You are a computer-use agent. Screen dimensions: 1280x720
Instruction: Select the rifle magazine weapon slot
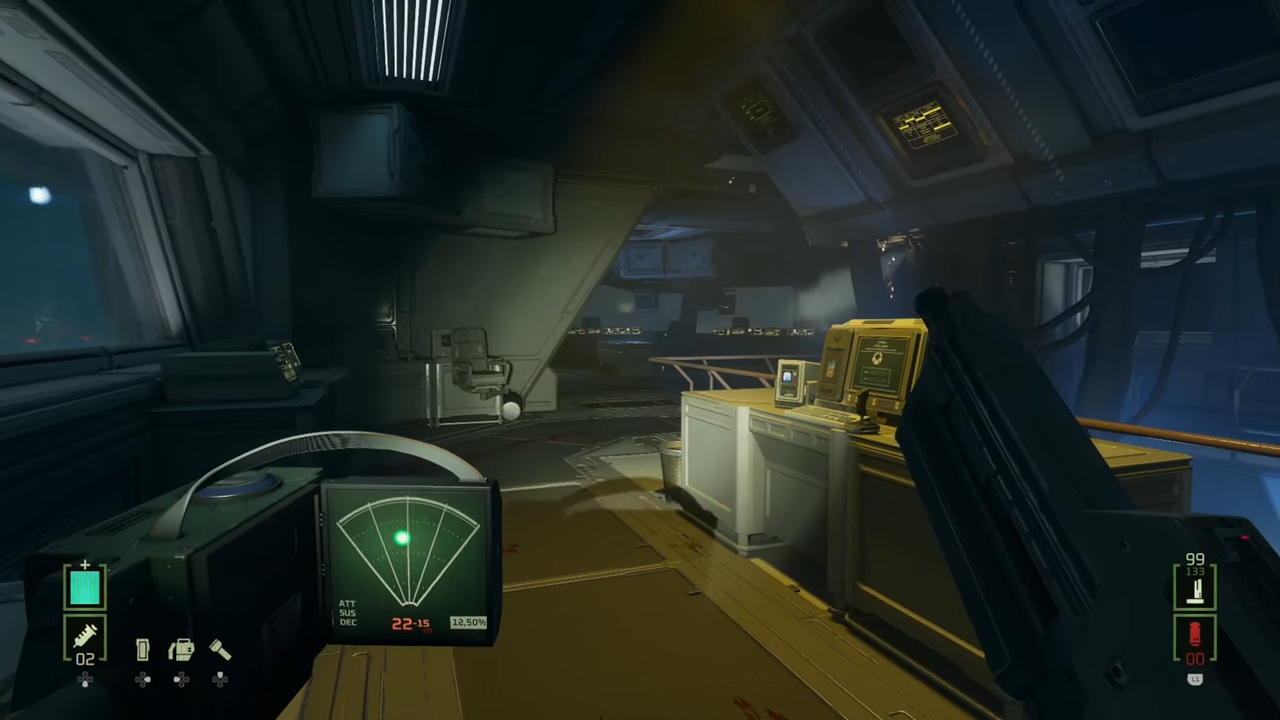(1195, 588)
